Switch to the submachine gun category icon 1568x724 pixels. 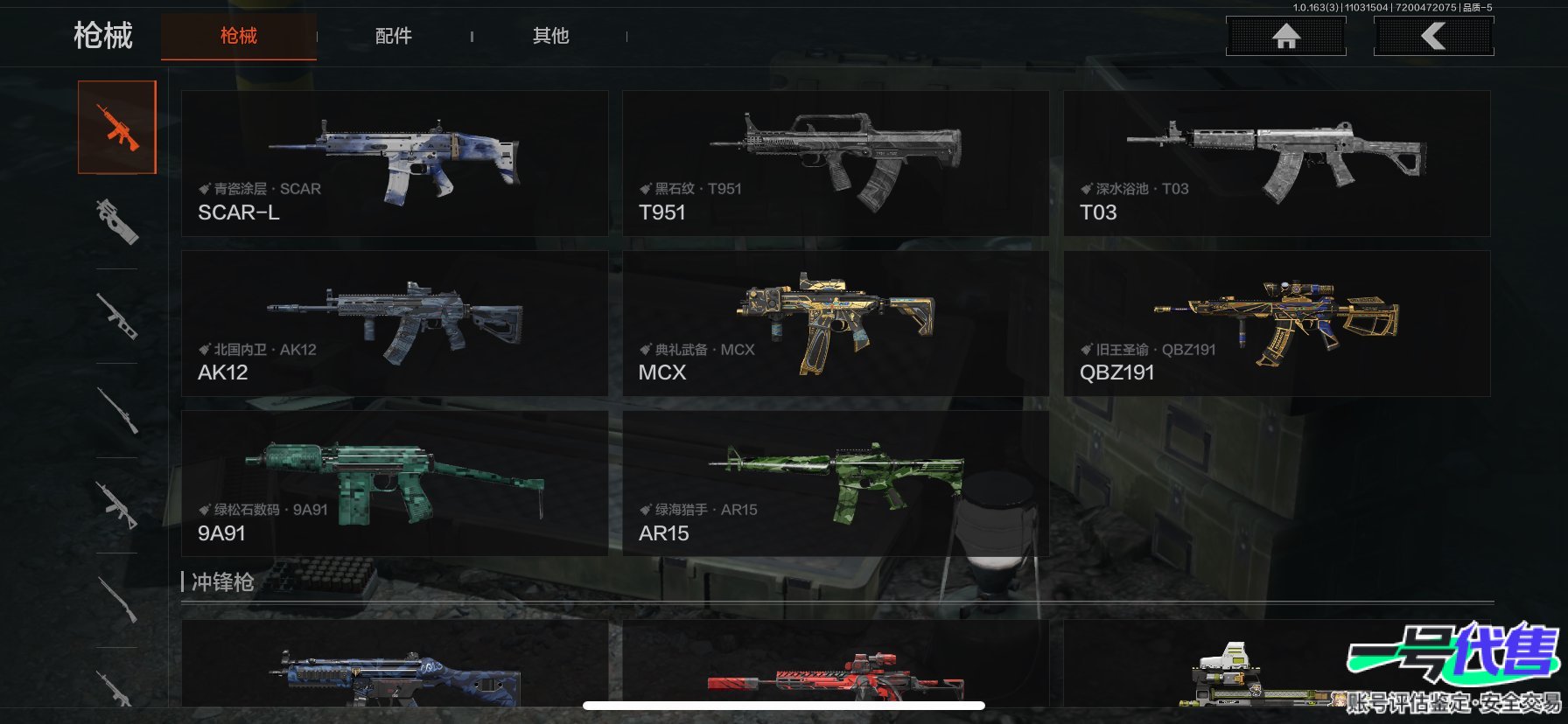[117, 221]
